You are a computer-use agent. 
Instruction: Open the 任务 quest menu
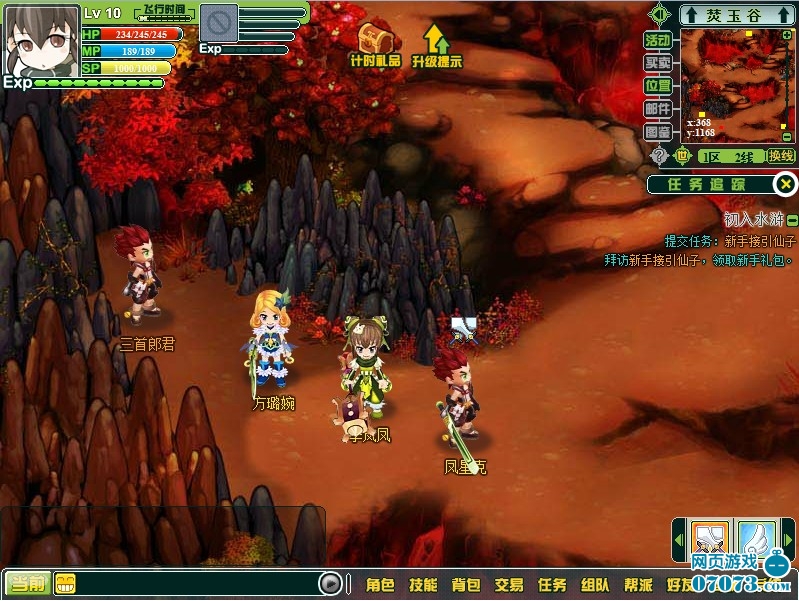coord(552,585)
